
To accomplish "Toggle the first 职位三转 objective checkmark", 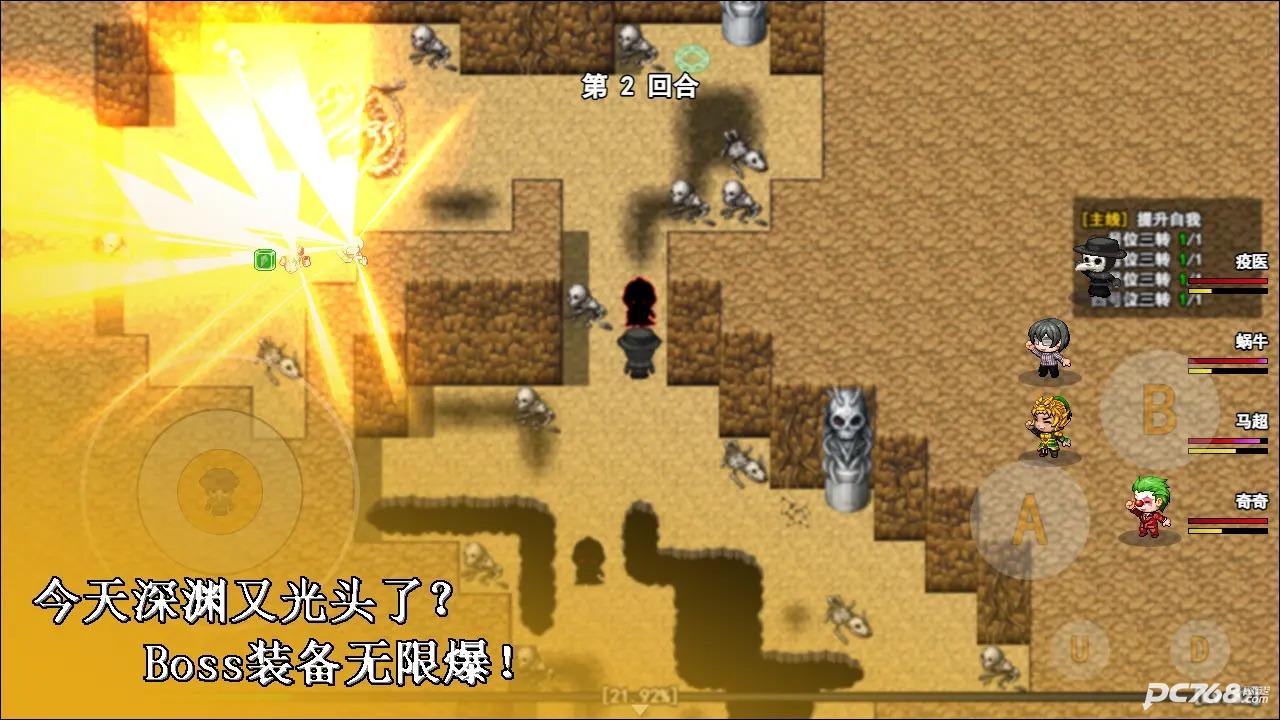I will pyautogui.click(x=1182, y=240).
